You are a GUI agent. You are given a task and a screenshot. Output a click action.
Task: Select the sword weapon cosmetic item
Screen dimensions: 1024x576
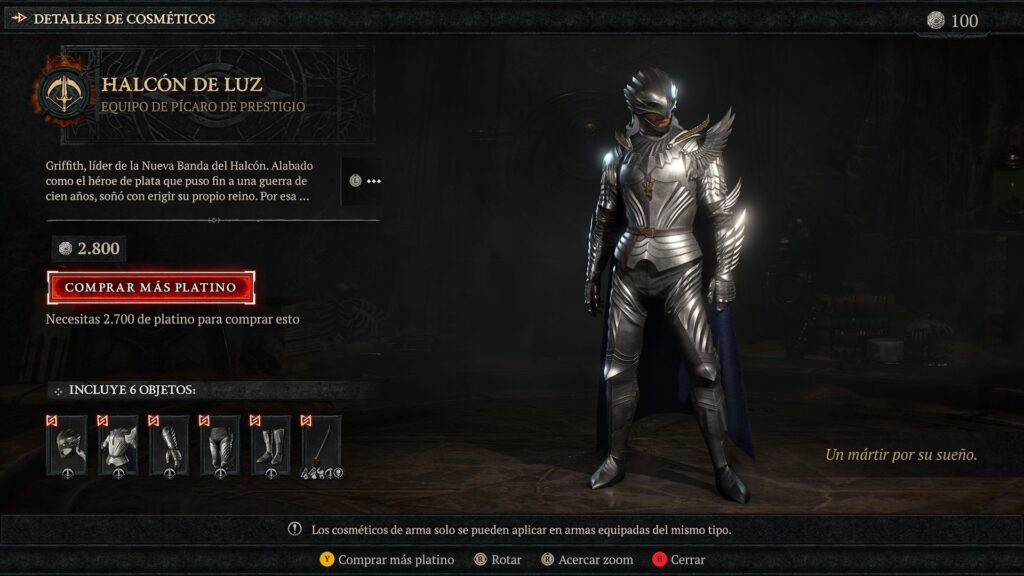[x=321, y=445]
